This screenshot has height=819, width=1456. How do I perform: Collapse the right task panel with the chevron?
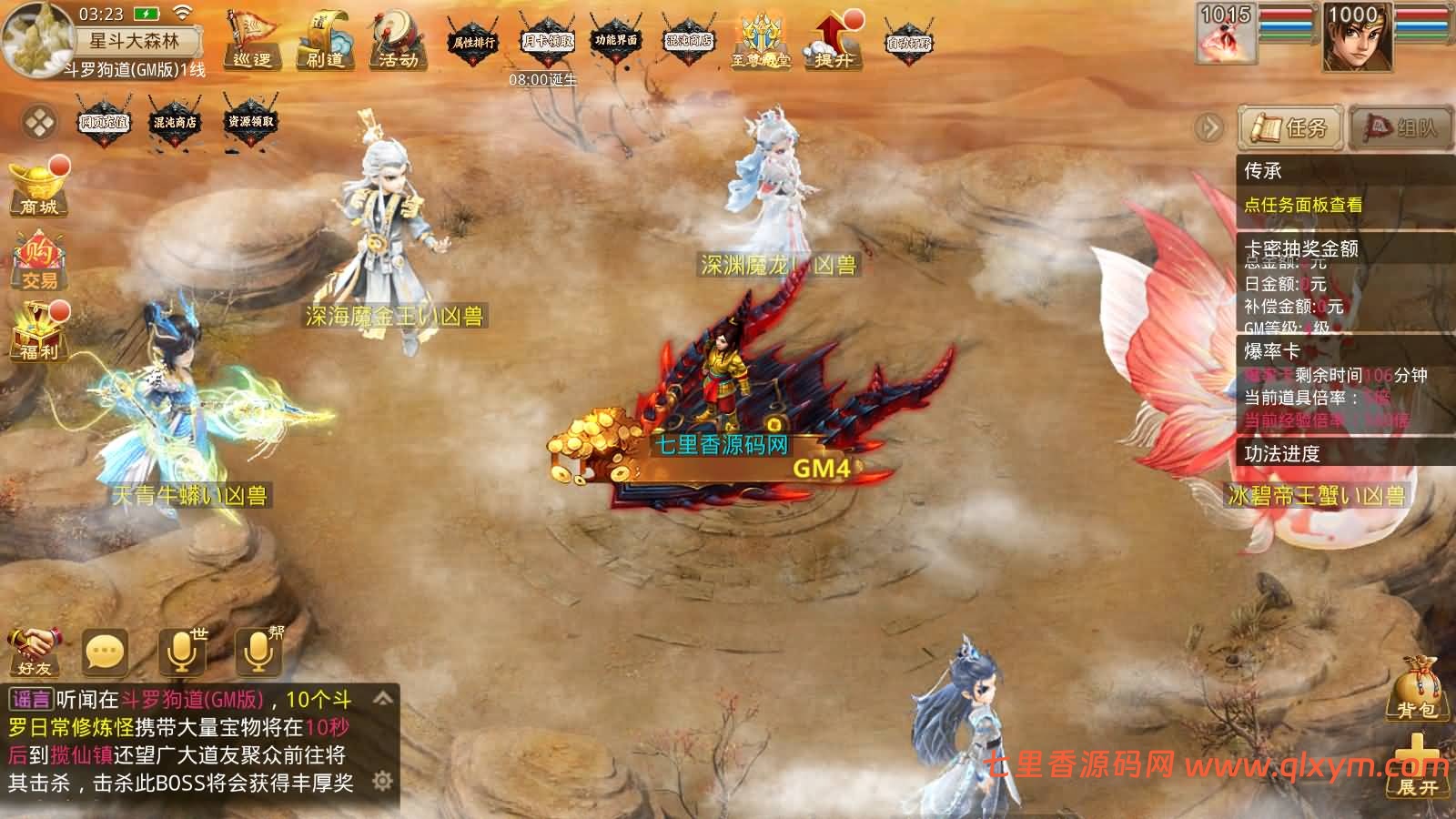pyautogui.click(x=1208, y=127)
